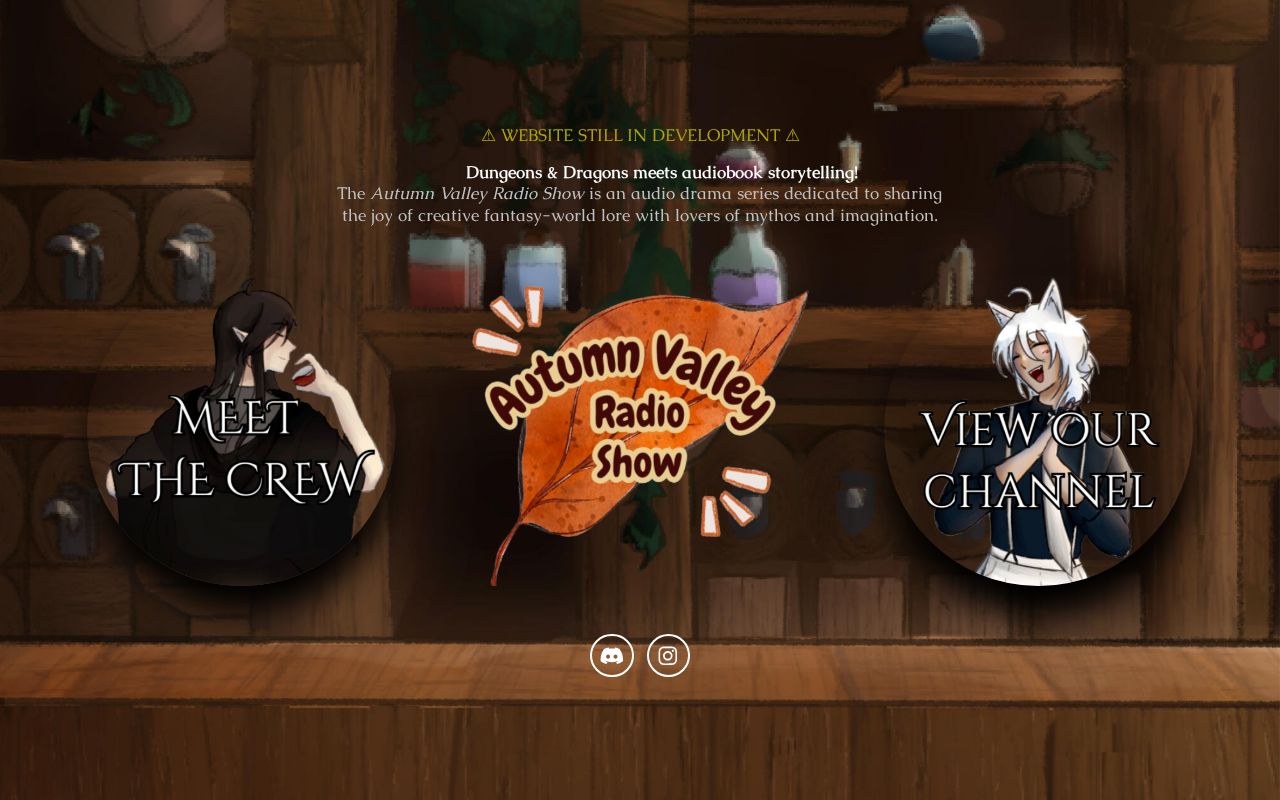
Task: Click the italic 'Autumn Valley Radio Show' title text
Action: 477,193
